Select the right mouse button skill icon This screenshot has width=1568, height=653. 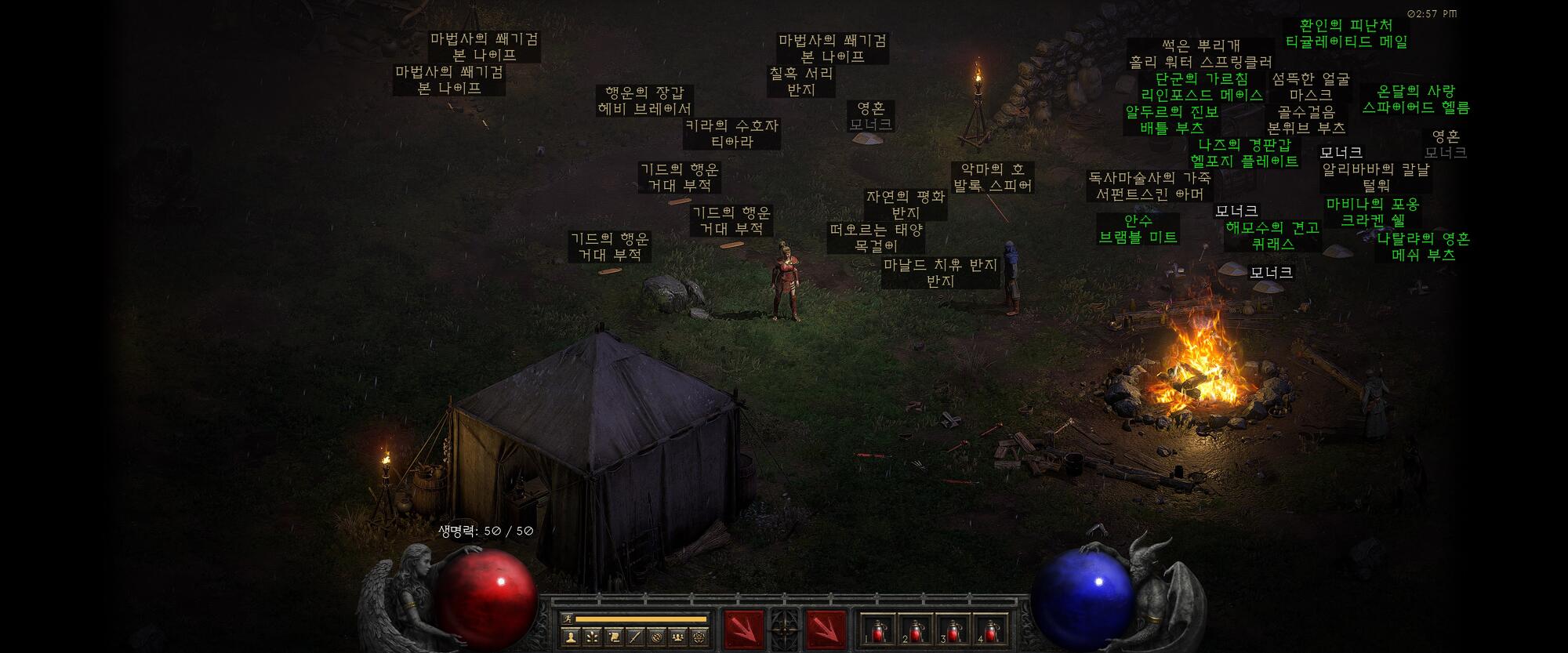point(826,629)
